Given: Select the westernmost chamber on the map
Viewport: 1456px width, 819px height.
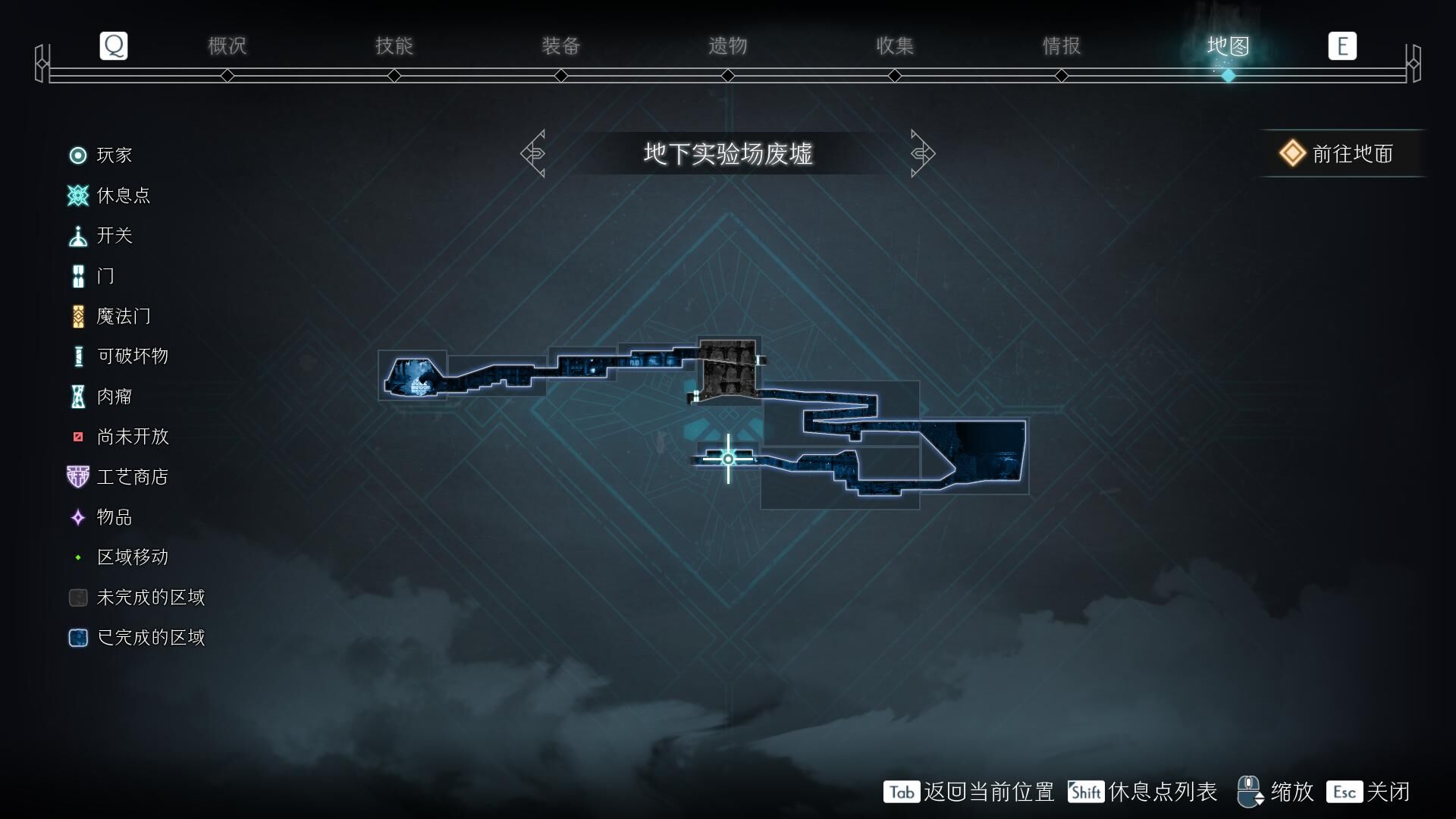Looking at the screenshot, I should coord(415,376).
